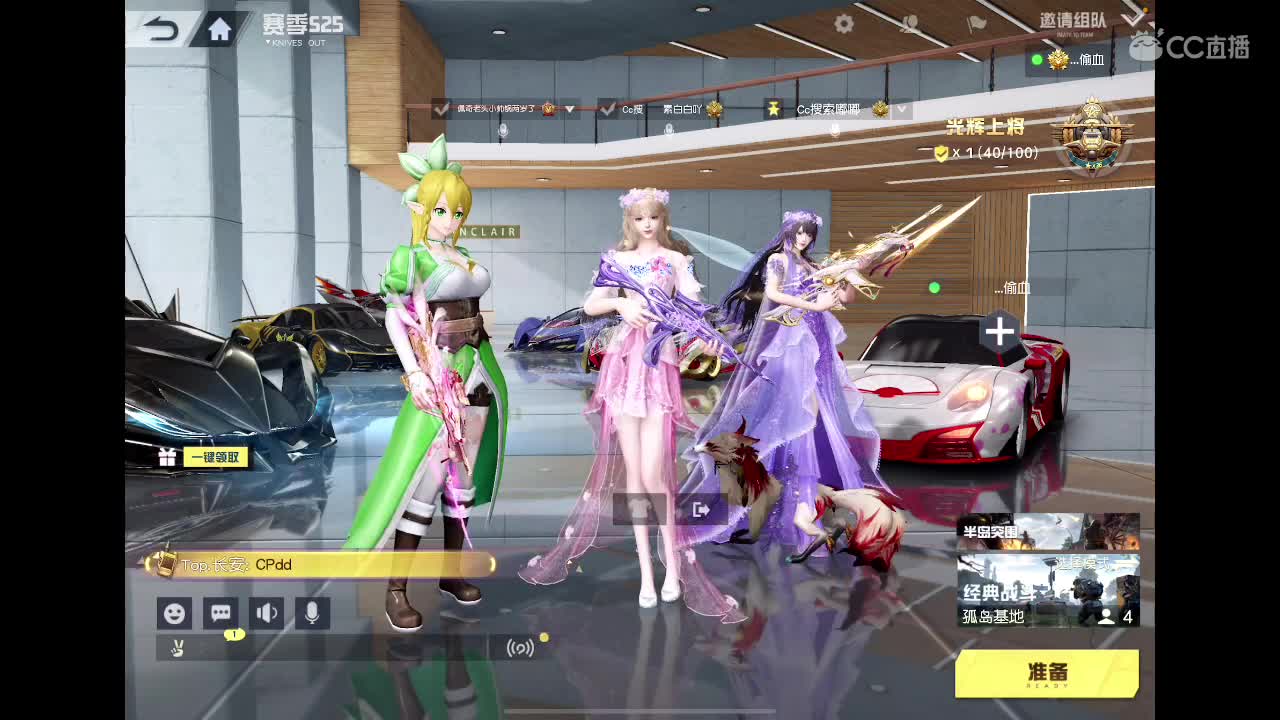The width and height of the screenshot is (1280, 720).
Task: Expand dropdown beside Cc搜索嘟嘟 name
Action: [901, 109]
